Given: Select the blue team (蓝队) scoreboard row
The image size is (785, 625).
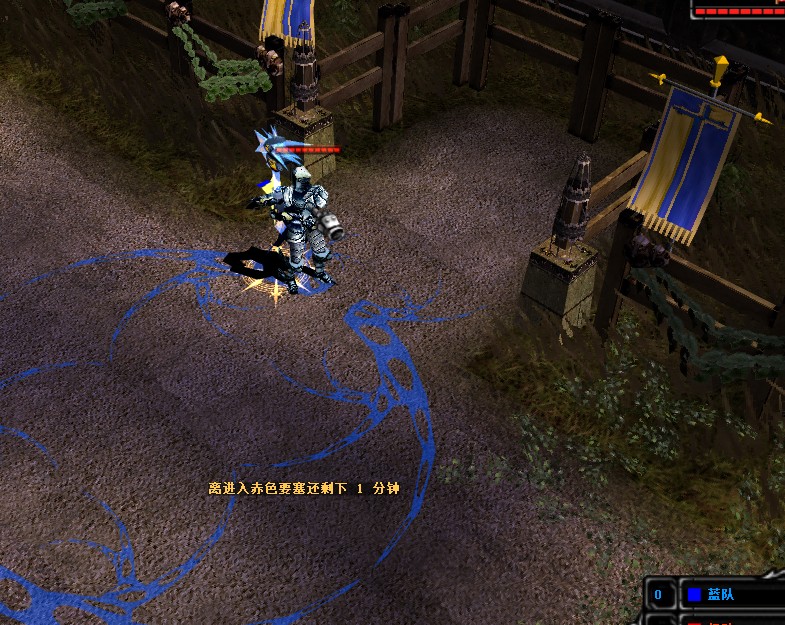Looking at the screenshot, I should click(722, 594).
